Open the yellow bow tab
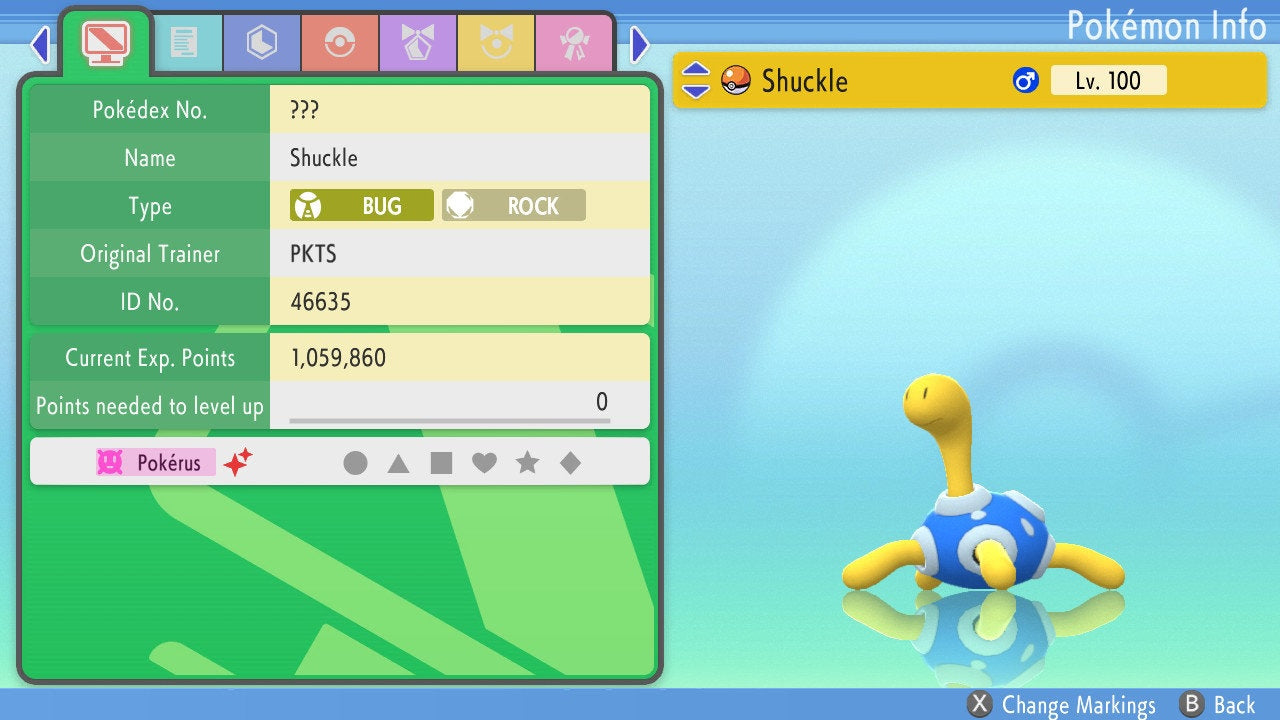This screenshot has width=1280, height=720. pos(495,43)
